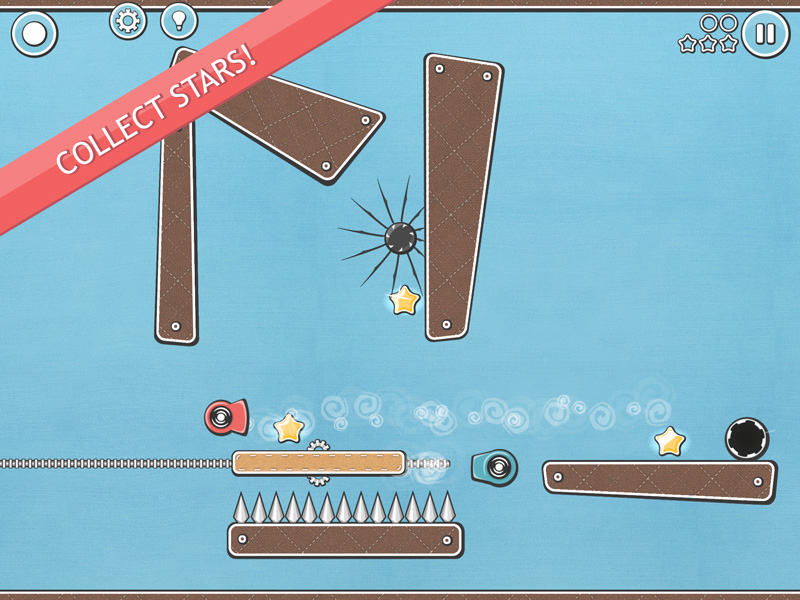Show a hint with the lightbulb button
The height and width of the screenshot is (600, 800).
click(x=179, y=20)
